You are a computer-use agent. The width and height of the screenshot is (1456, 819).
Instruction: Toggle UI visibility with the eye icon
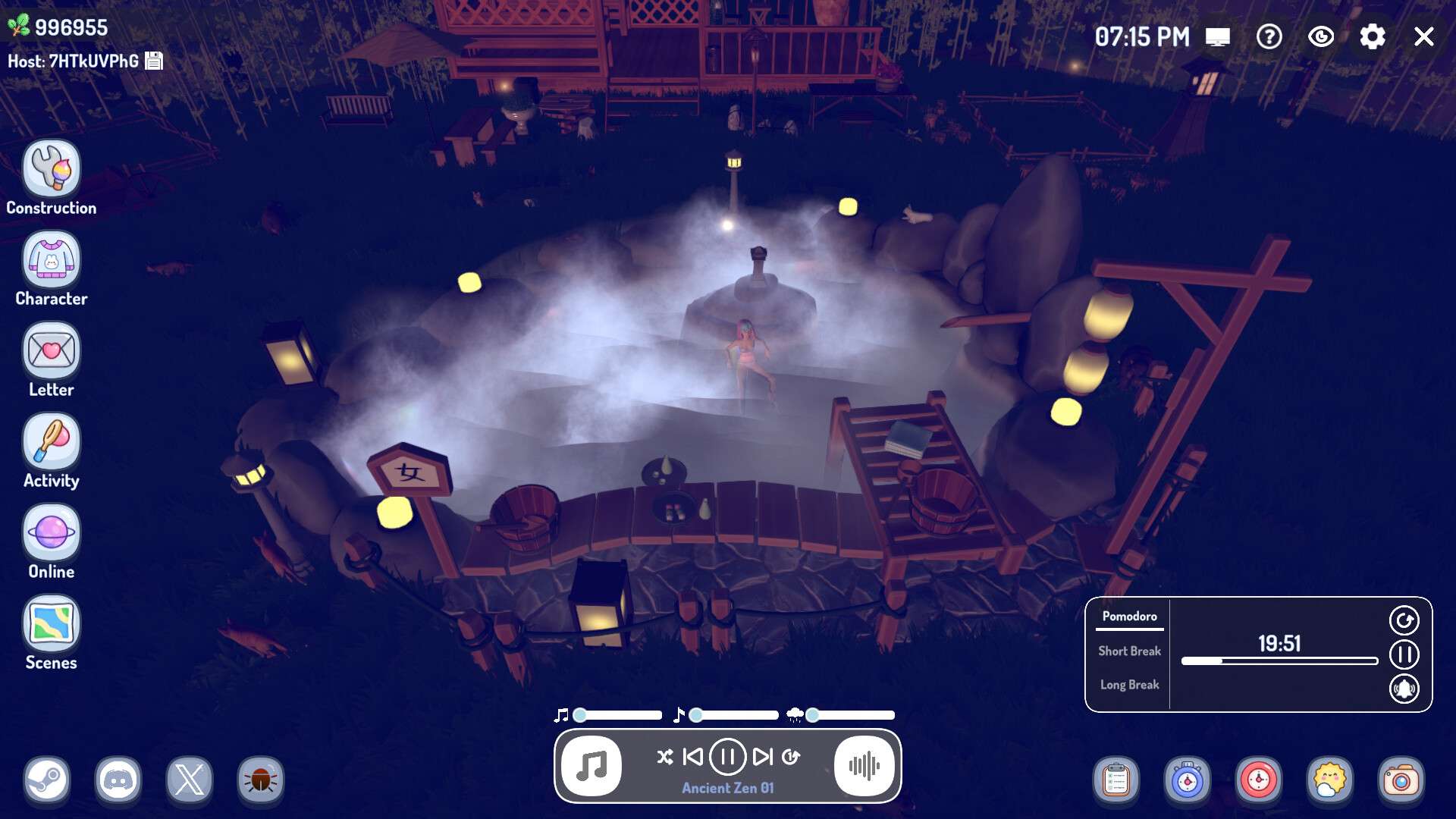[1320, 36]
